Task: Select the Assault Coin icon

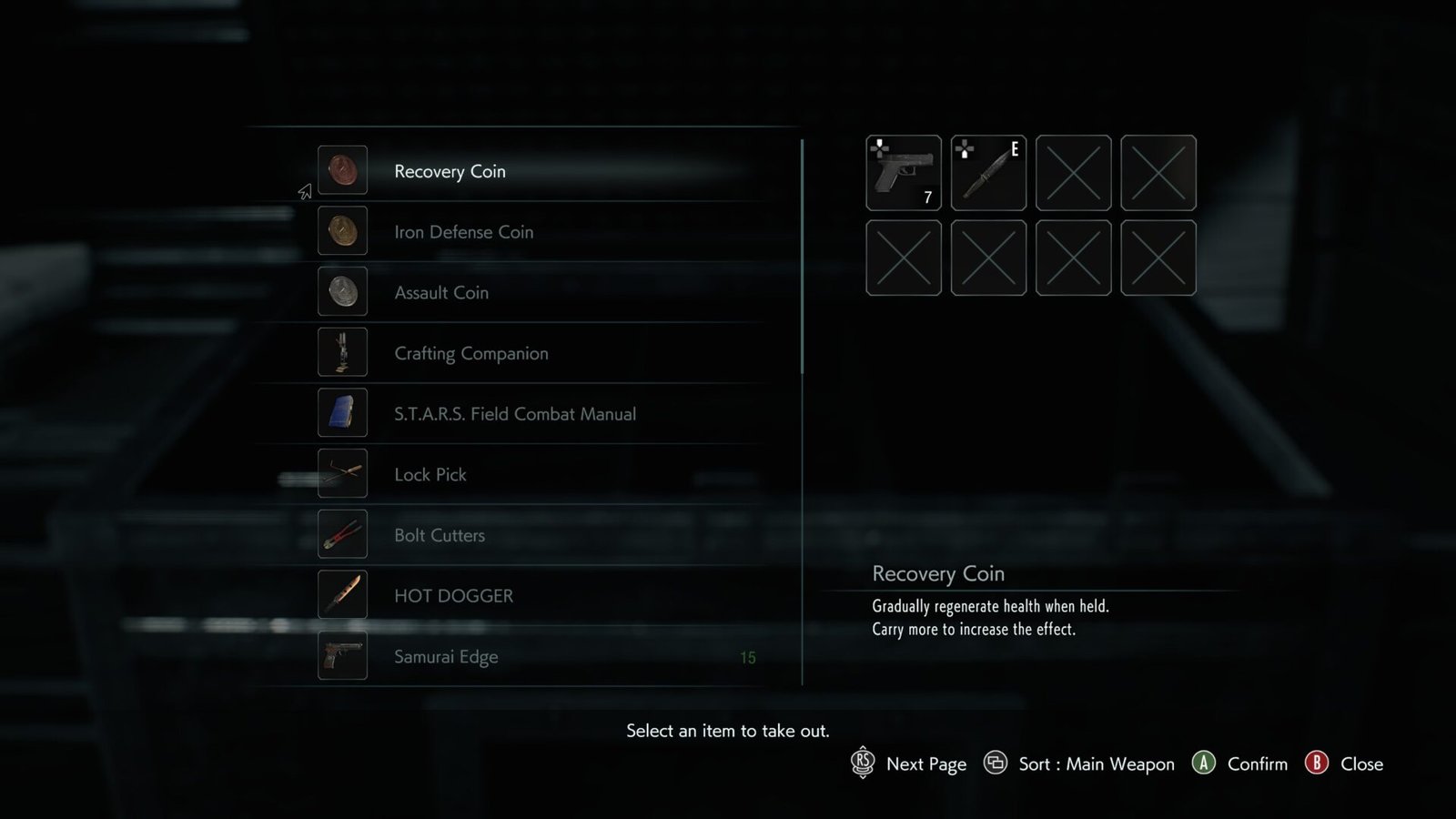Action: 343,291
